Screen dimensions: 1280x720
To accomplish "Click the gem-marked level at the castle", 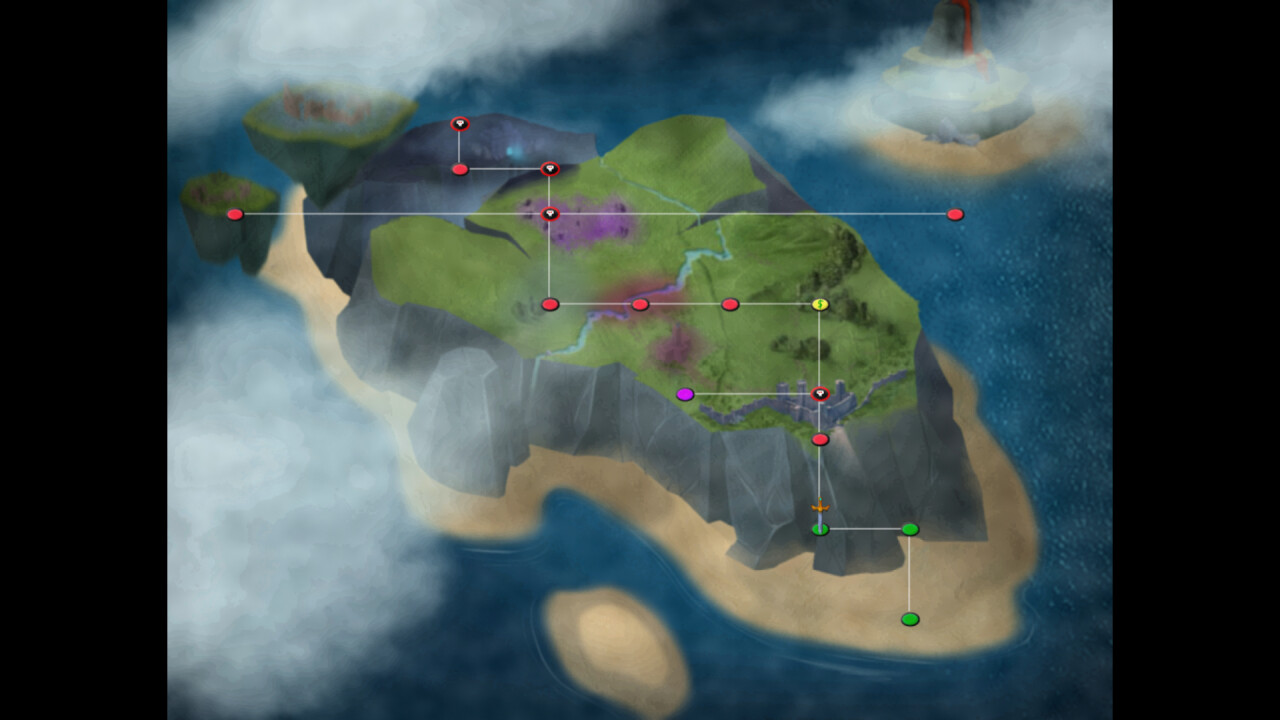I will [x=819, y=395].
